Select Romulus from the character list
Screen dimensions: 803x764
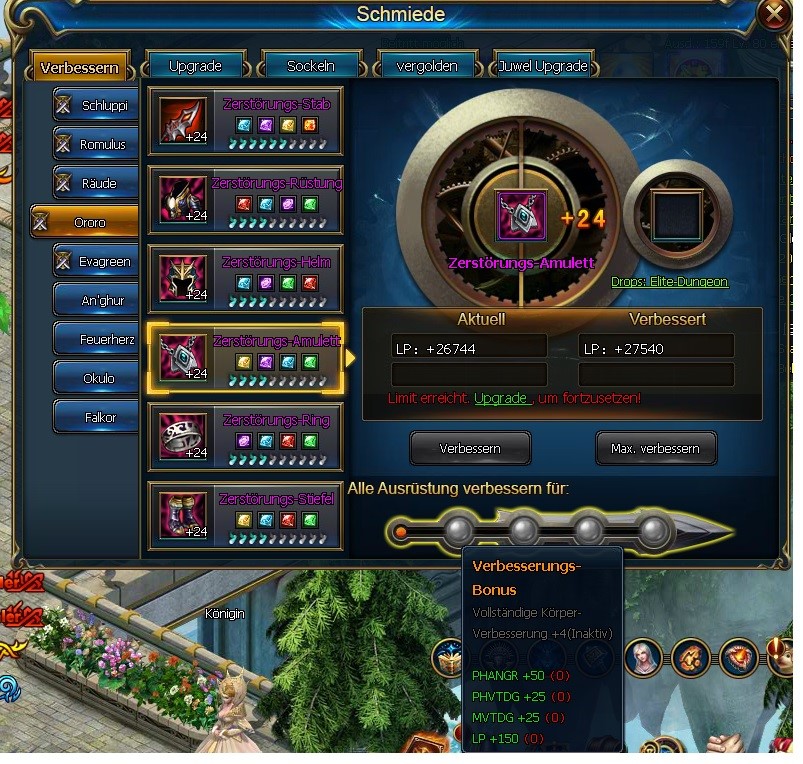(95, 144)
